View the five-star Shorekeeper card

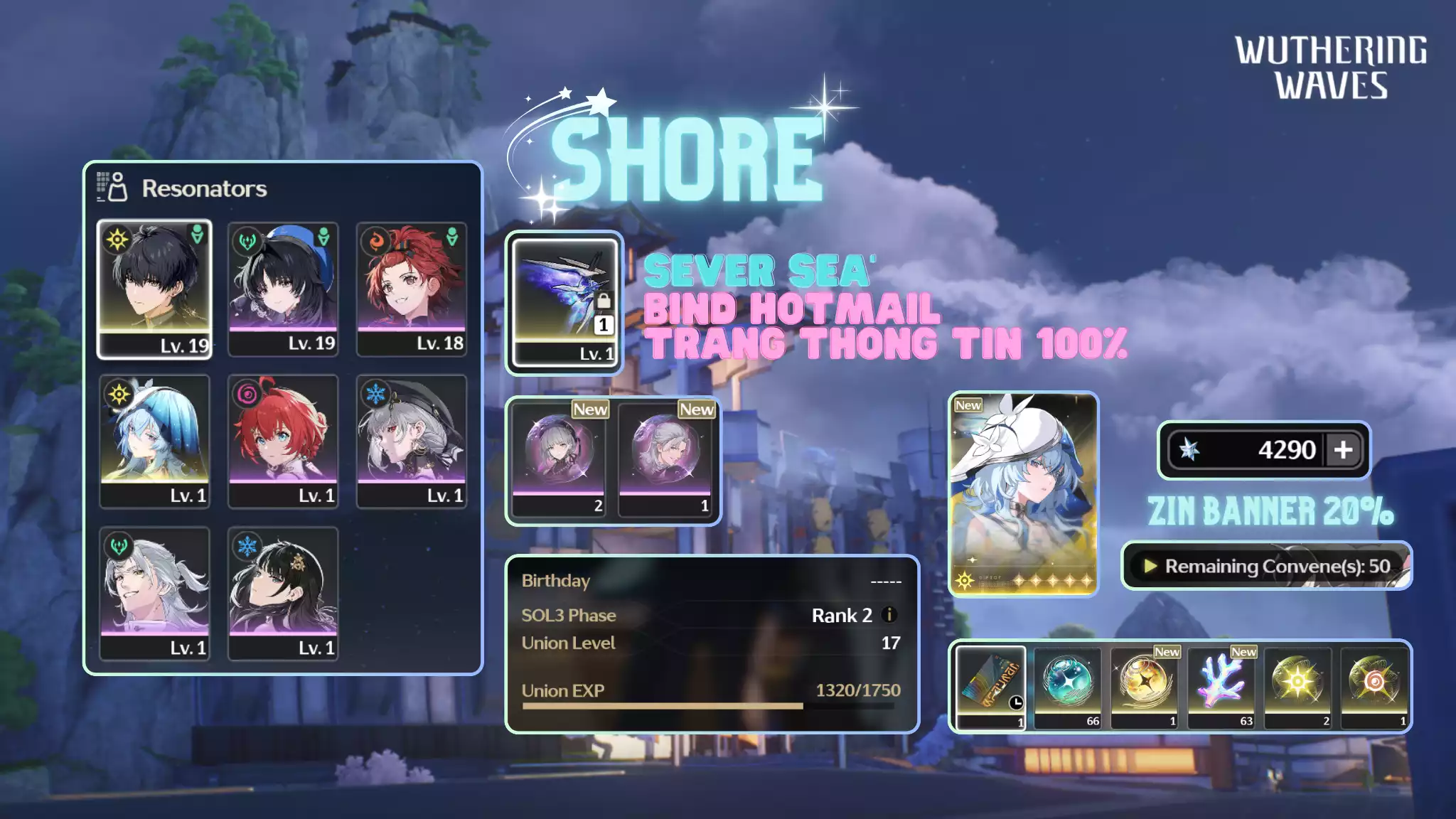click(x=1023, y=494)
